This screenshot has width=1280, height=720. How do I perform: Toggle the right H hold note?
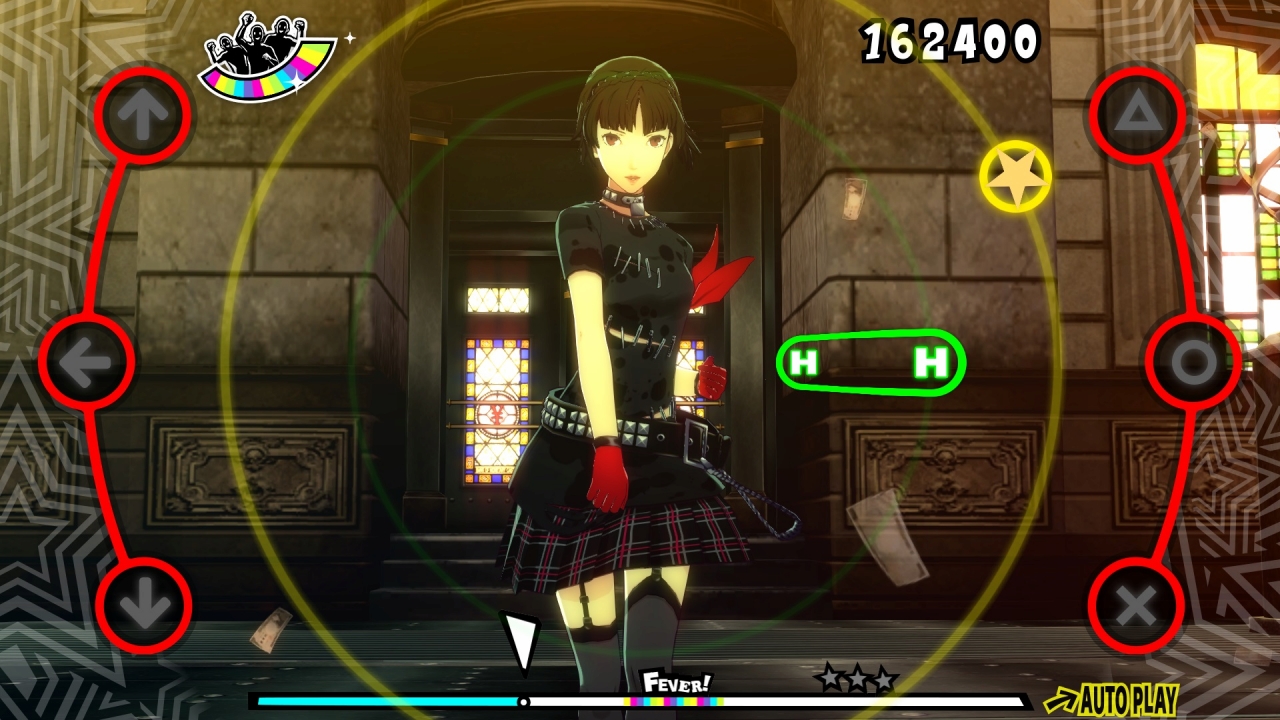click(928, 360)
